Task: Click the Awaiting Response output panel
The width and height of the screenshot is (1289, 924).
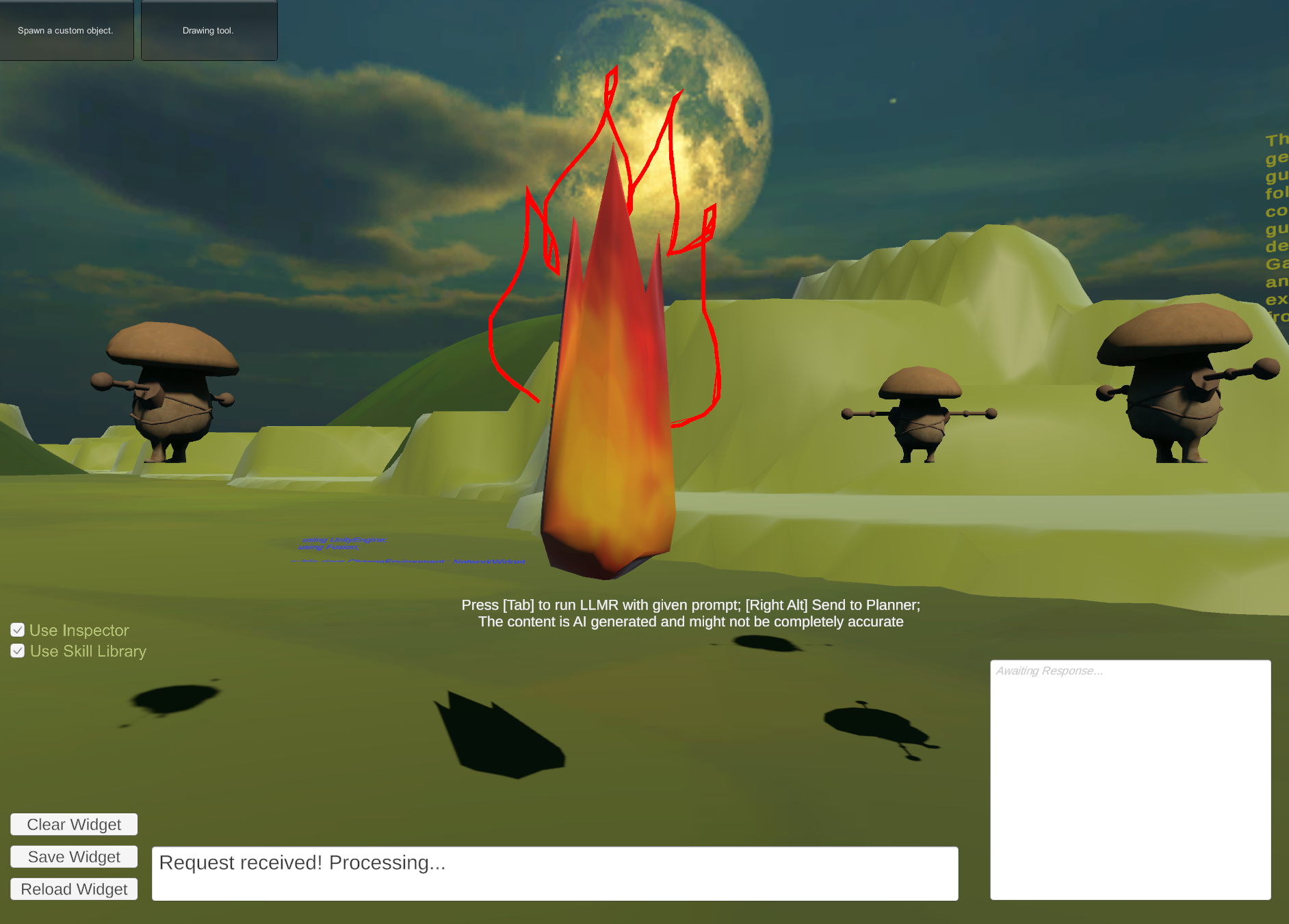Action: coord(1130,780)
